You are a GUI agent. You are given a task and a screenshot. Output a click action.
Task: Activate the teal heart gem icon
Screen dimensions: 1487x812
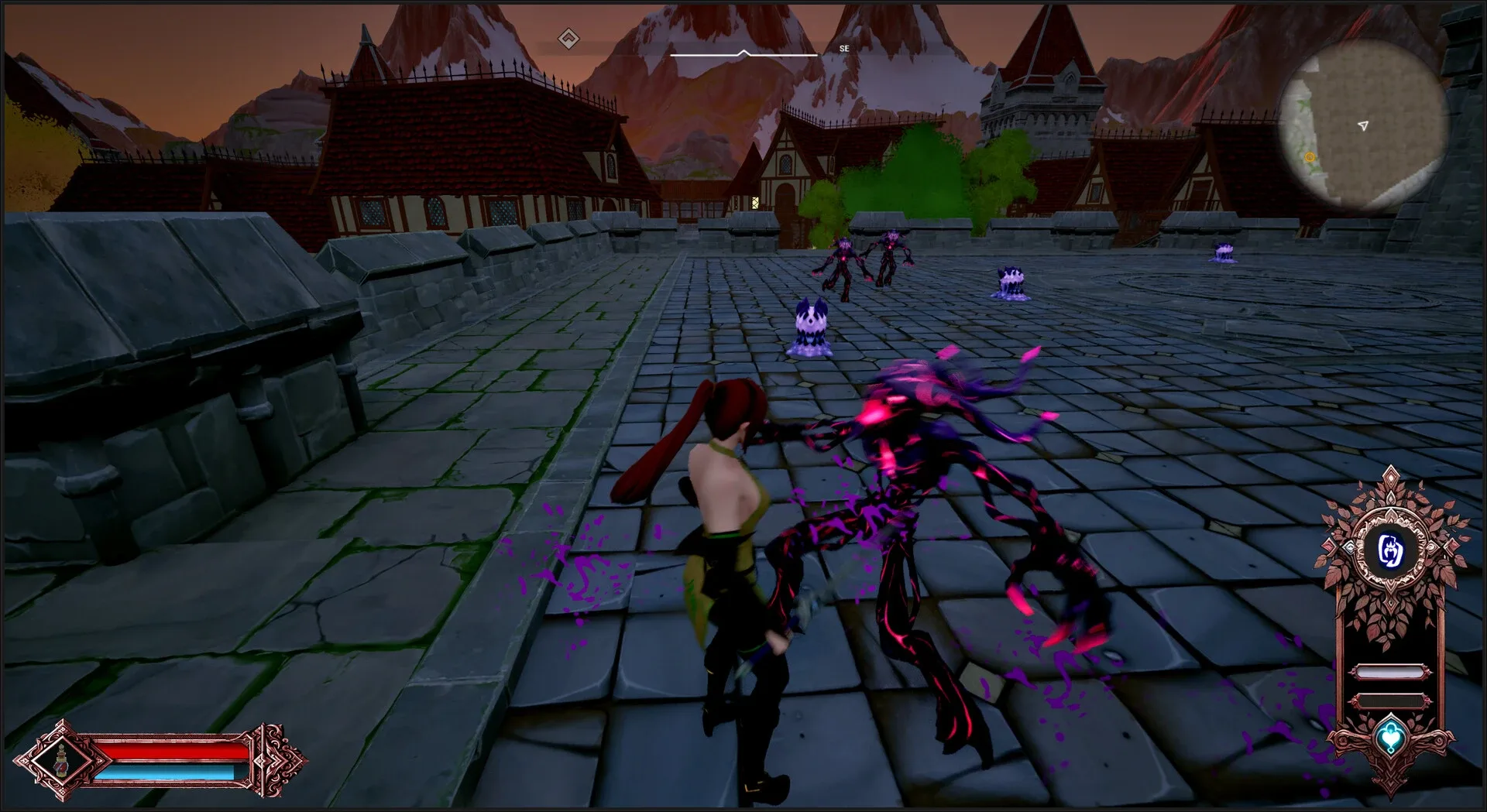[1391, 734]
